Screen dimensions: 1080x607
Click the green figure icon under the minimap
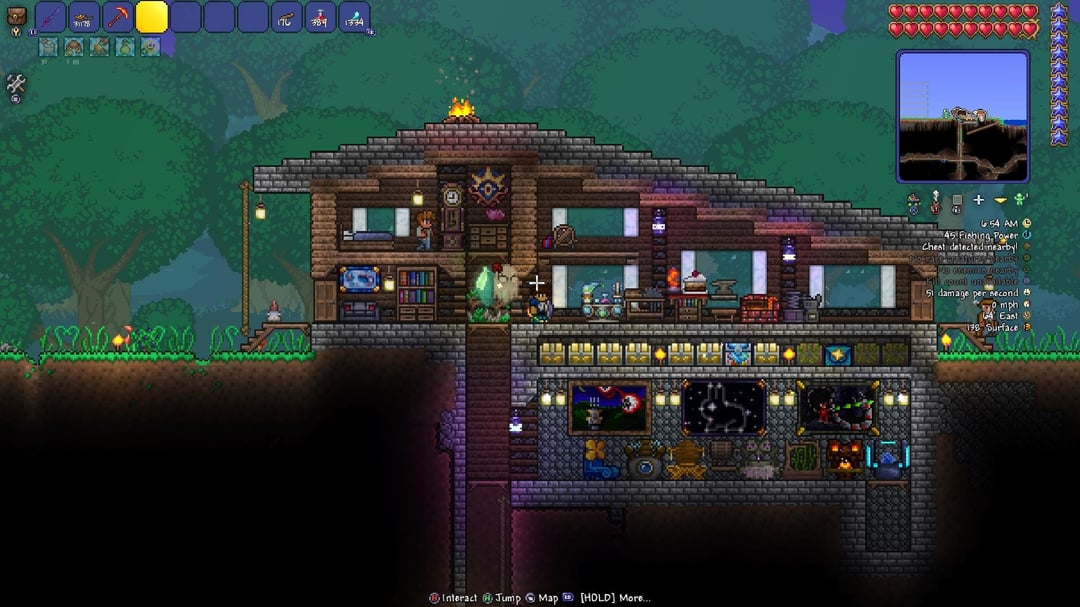[1020, 200]
